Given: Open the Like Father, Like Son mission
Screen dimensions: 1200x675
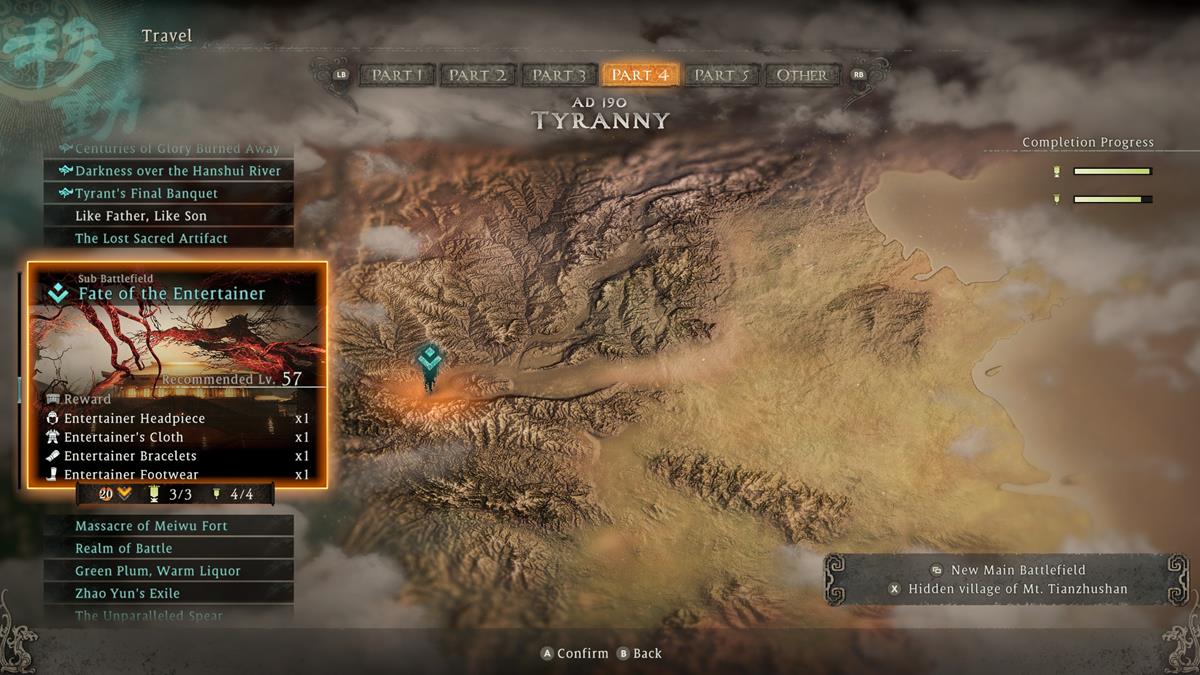Looking at the screenshot, I should 168,216.
